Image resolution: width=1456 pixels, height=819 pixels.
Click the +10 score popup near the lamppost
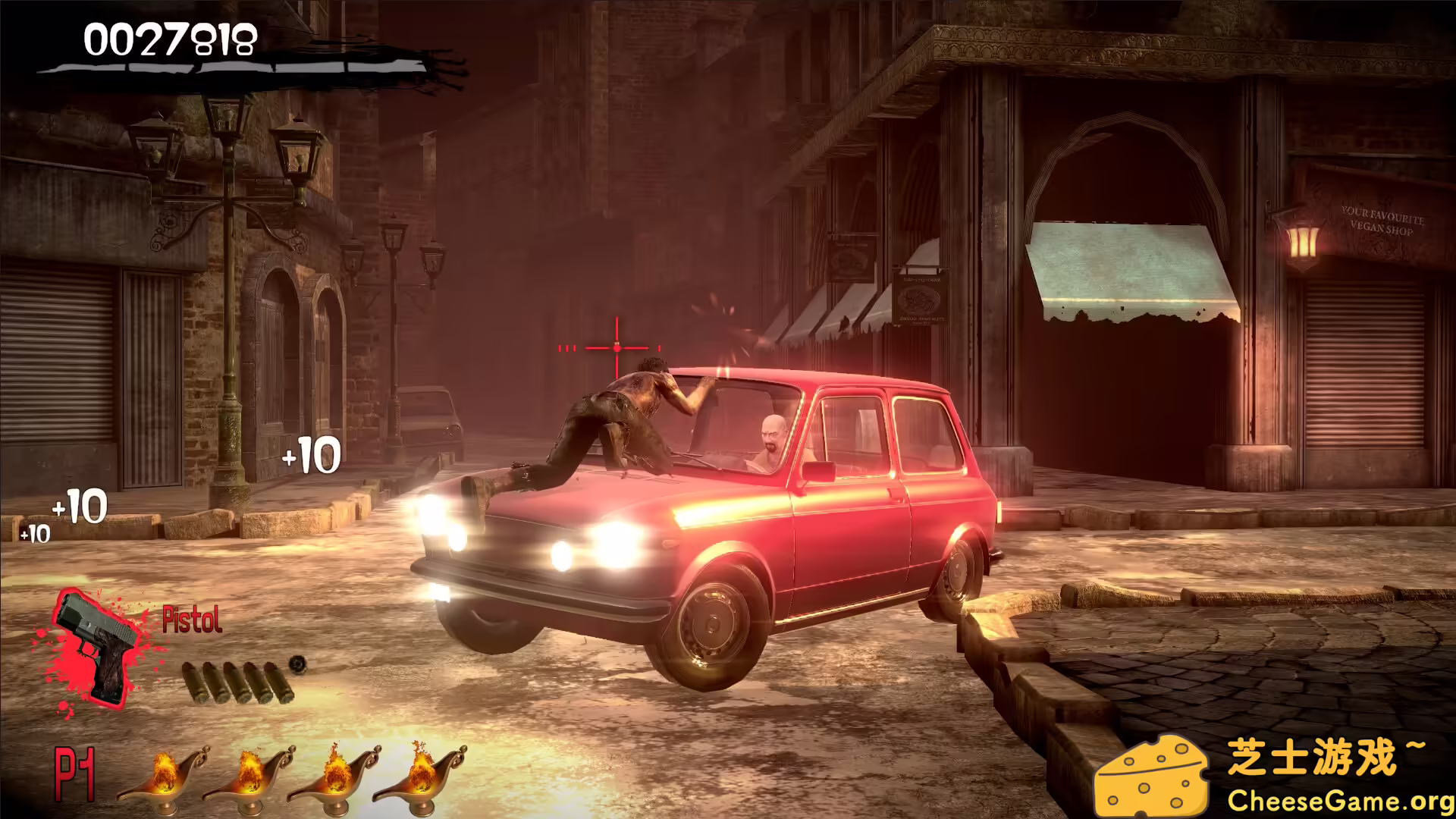point(311,455)
